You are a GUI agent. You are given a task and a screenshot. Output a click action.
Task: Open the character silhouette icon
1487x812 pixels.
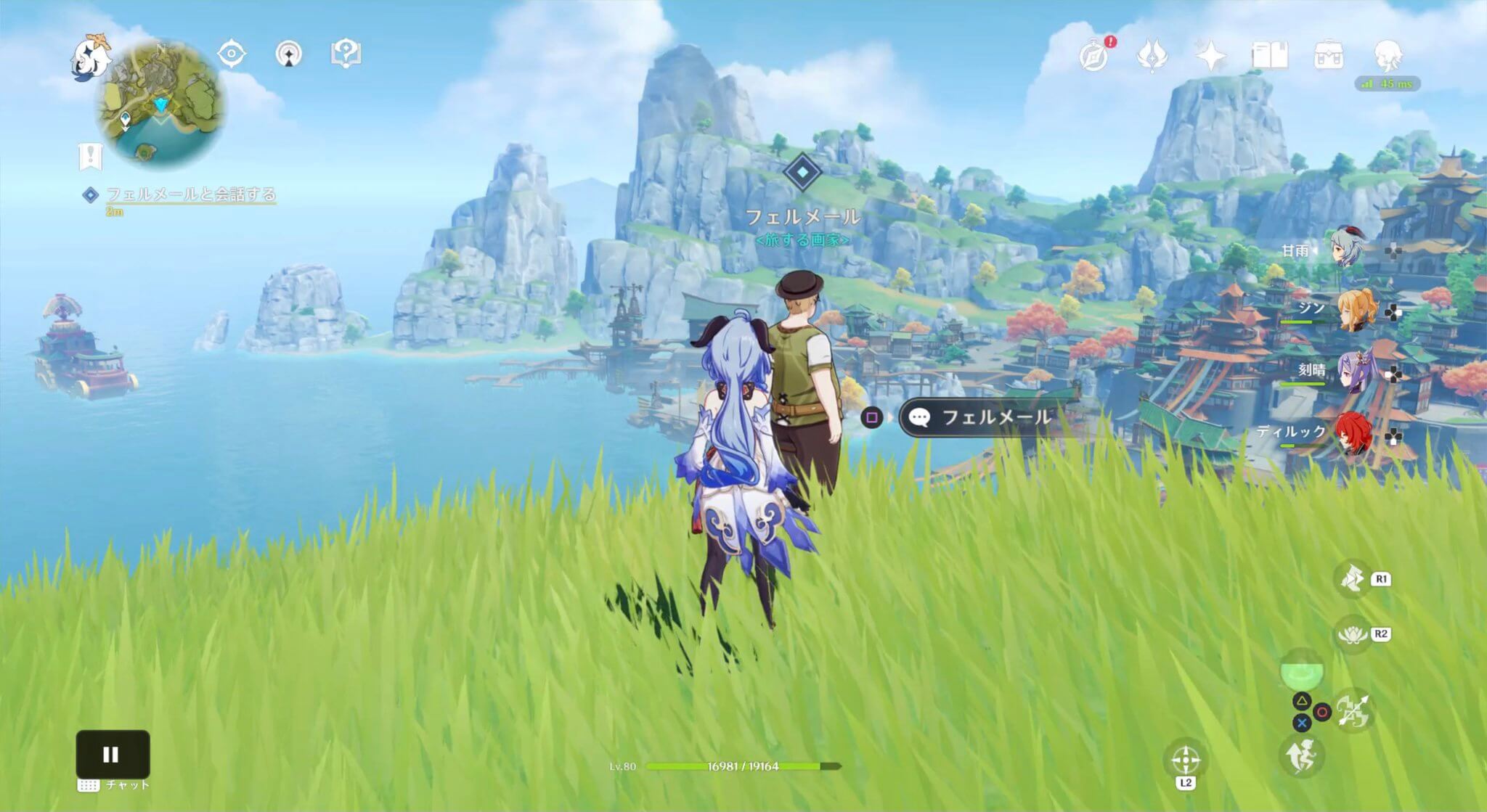tap(1388, 55)
